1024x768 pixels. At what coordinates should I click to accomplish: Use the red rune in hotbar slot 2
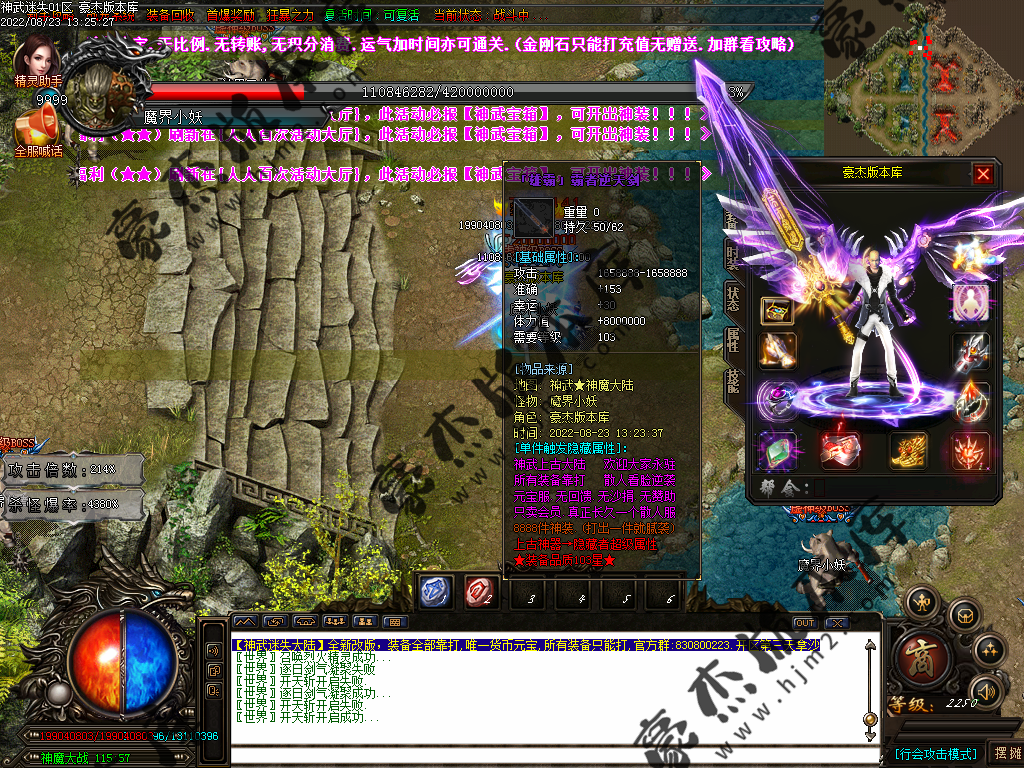coord(481,592)
